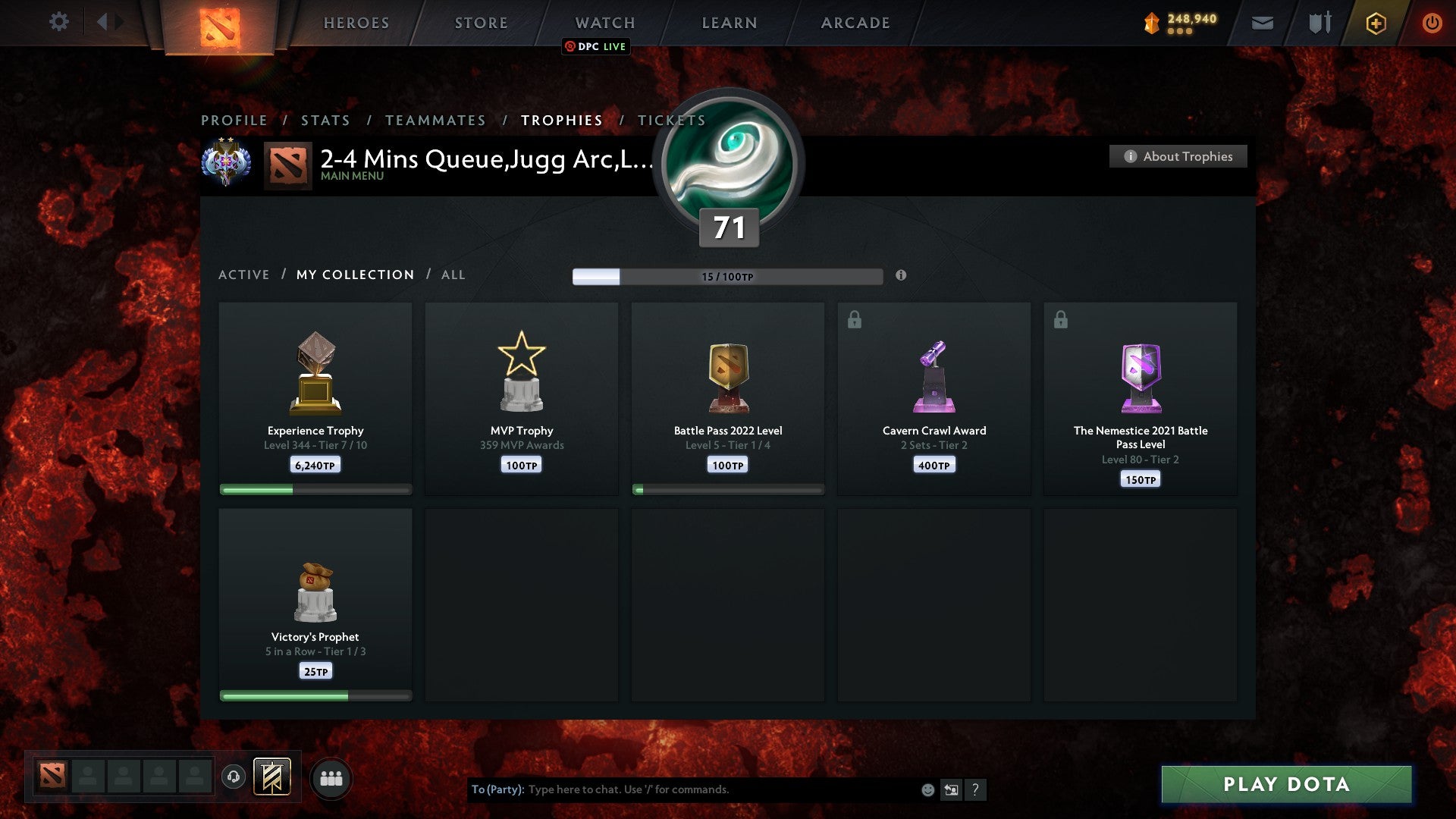1456x819 pixels.
Task: Open the trophy info tooltip icon
Action: pyautogui.click(x=901, y=276)
